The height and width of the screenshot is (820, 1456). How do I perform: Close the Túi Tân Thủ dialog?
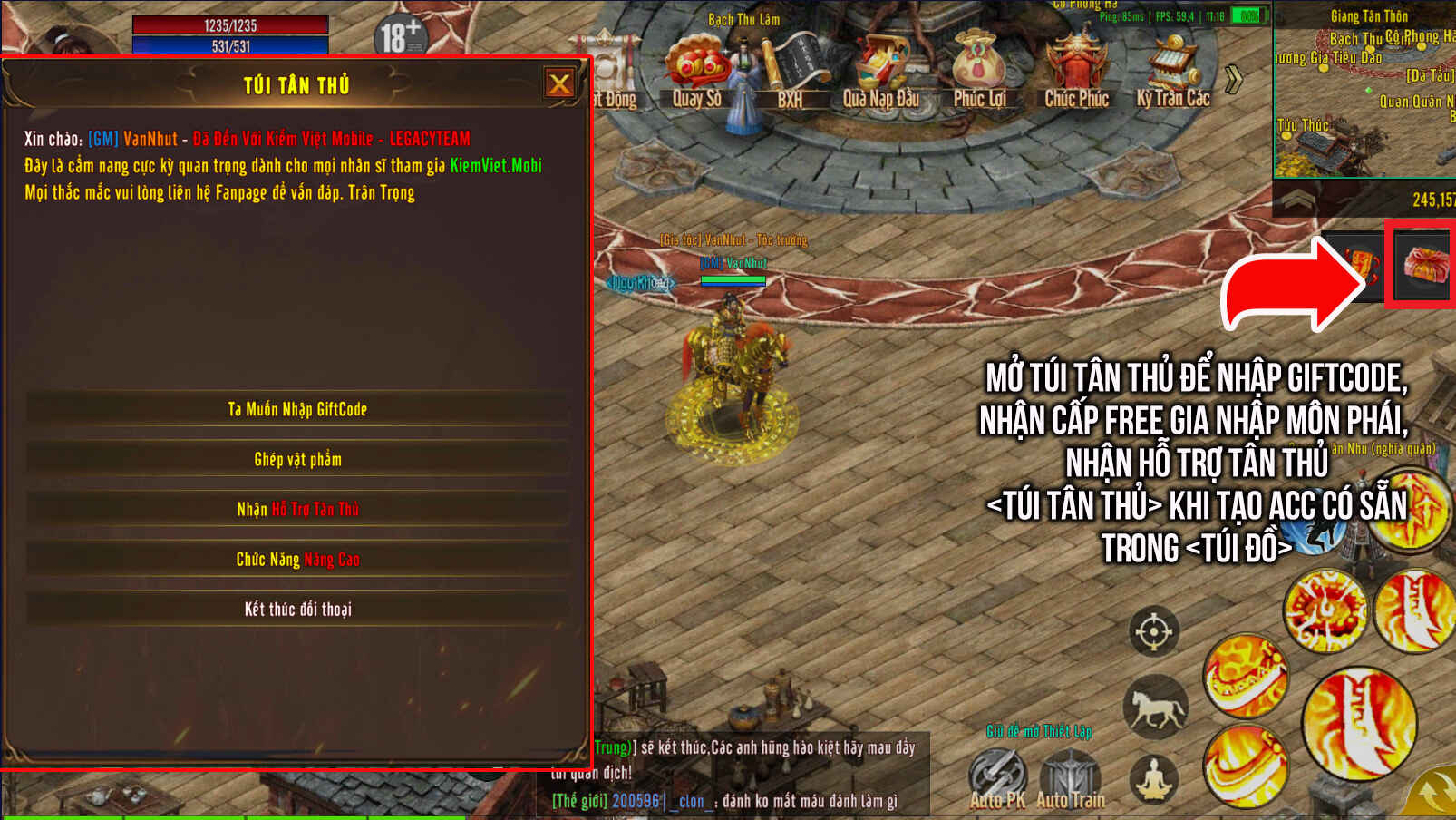point(559,84)
